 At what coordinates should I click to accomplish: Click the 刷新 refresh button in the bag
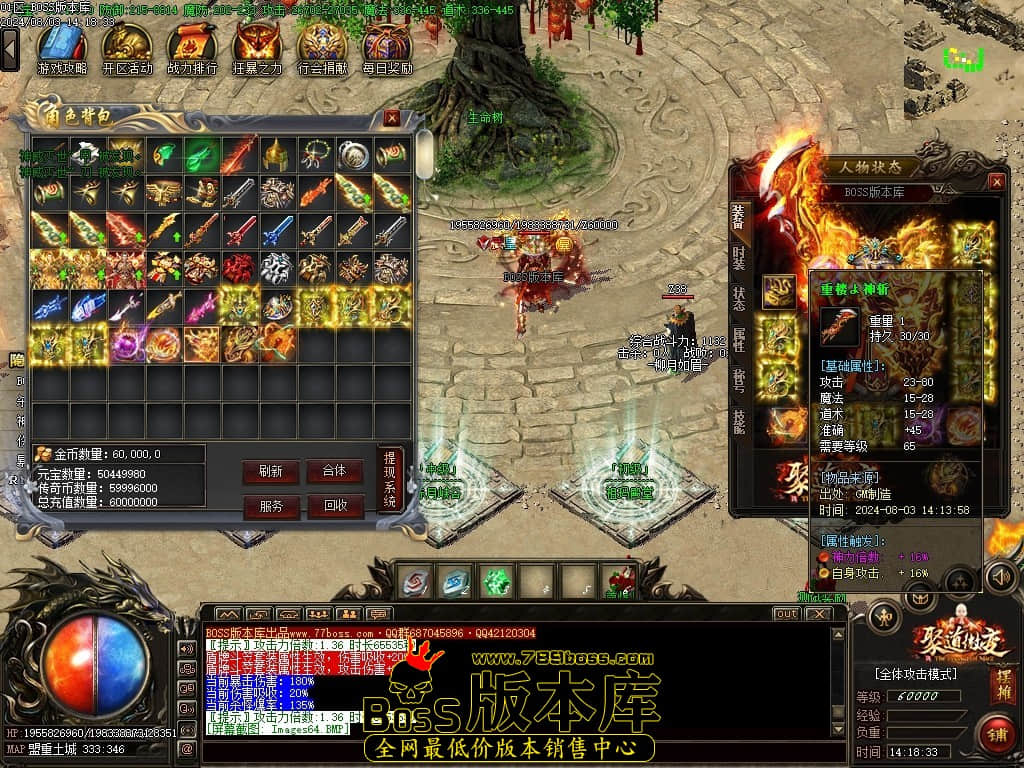[270, 471]
